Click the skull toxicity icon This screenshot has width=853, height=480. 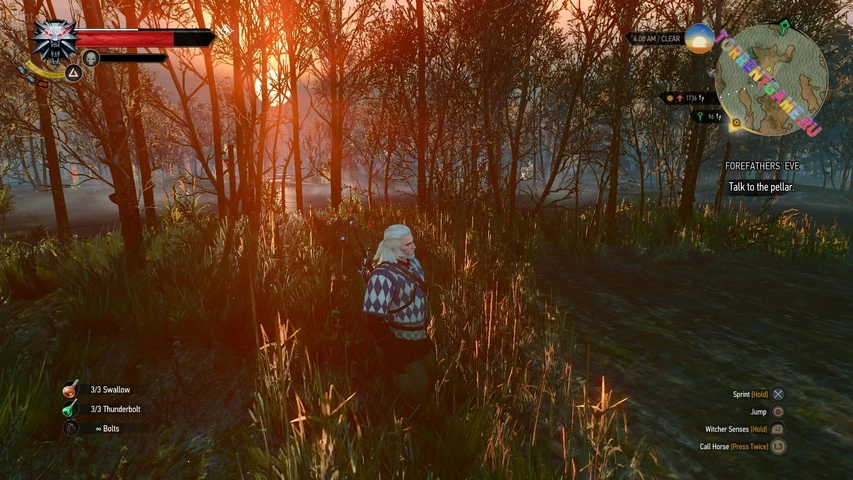(x=91, y=58)
